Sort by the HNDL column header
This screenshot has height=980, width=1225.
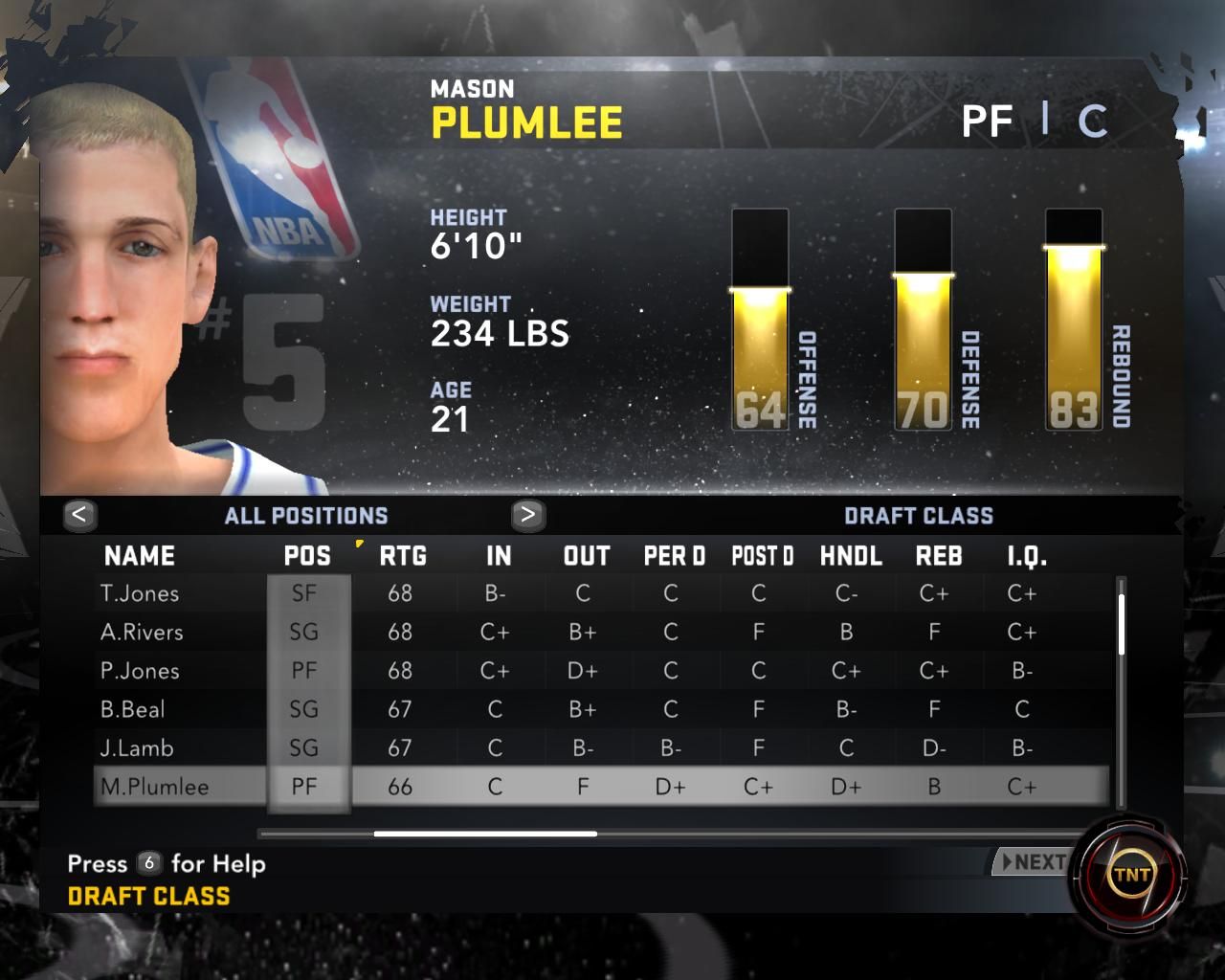click(x=851, y=556)
